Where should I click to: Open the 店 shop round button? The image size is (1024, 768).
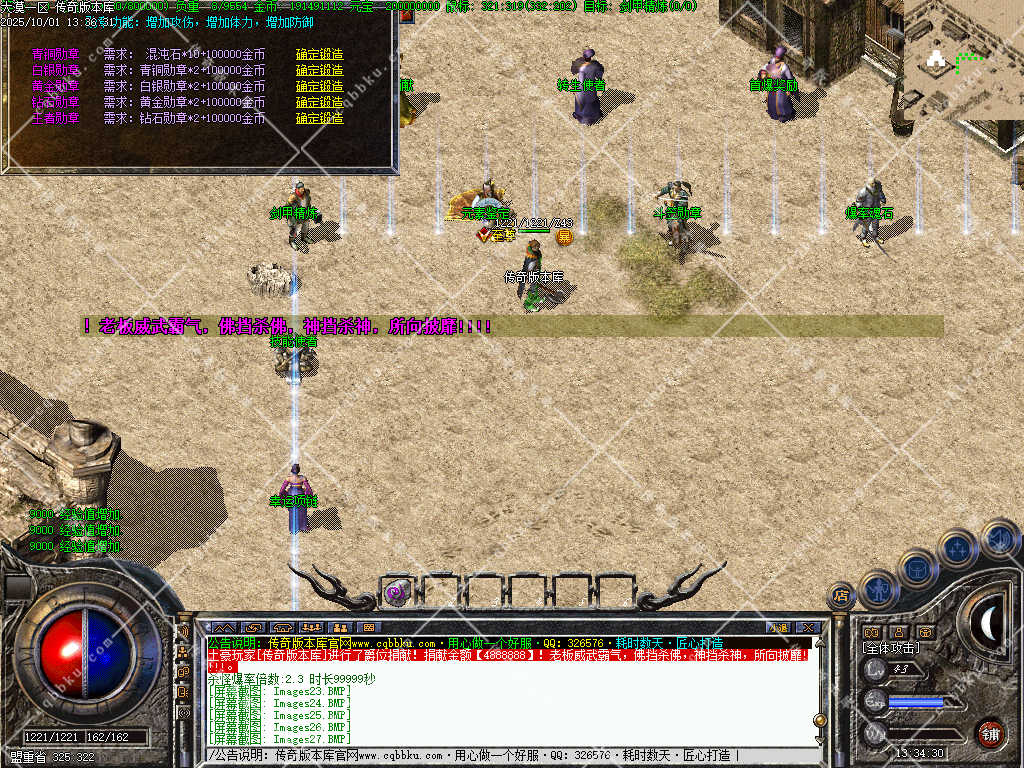tap(841, 597)
